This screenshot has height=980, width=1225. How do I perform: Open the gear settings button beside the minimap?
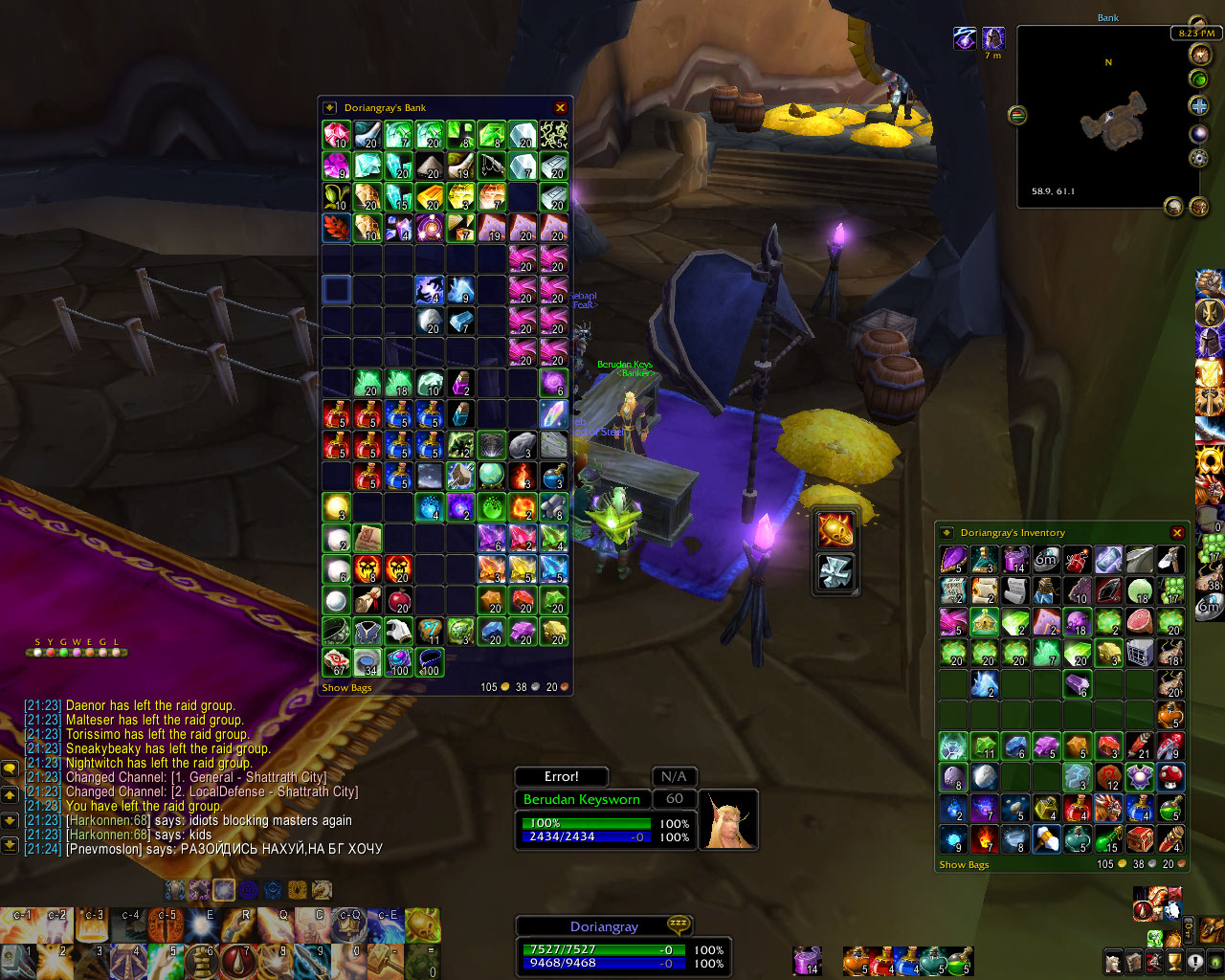(x=1198, y=158)
